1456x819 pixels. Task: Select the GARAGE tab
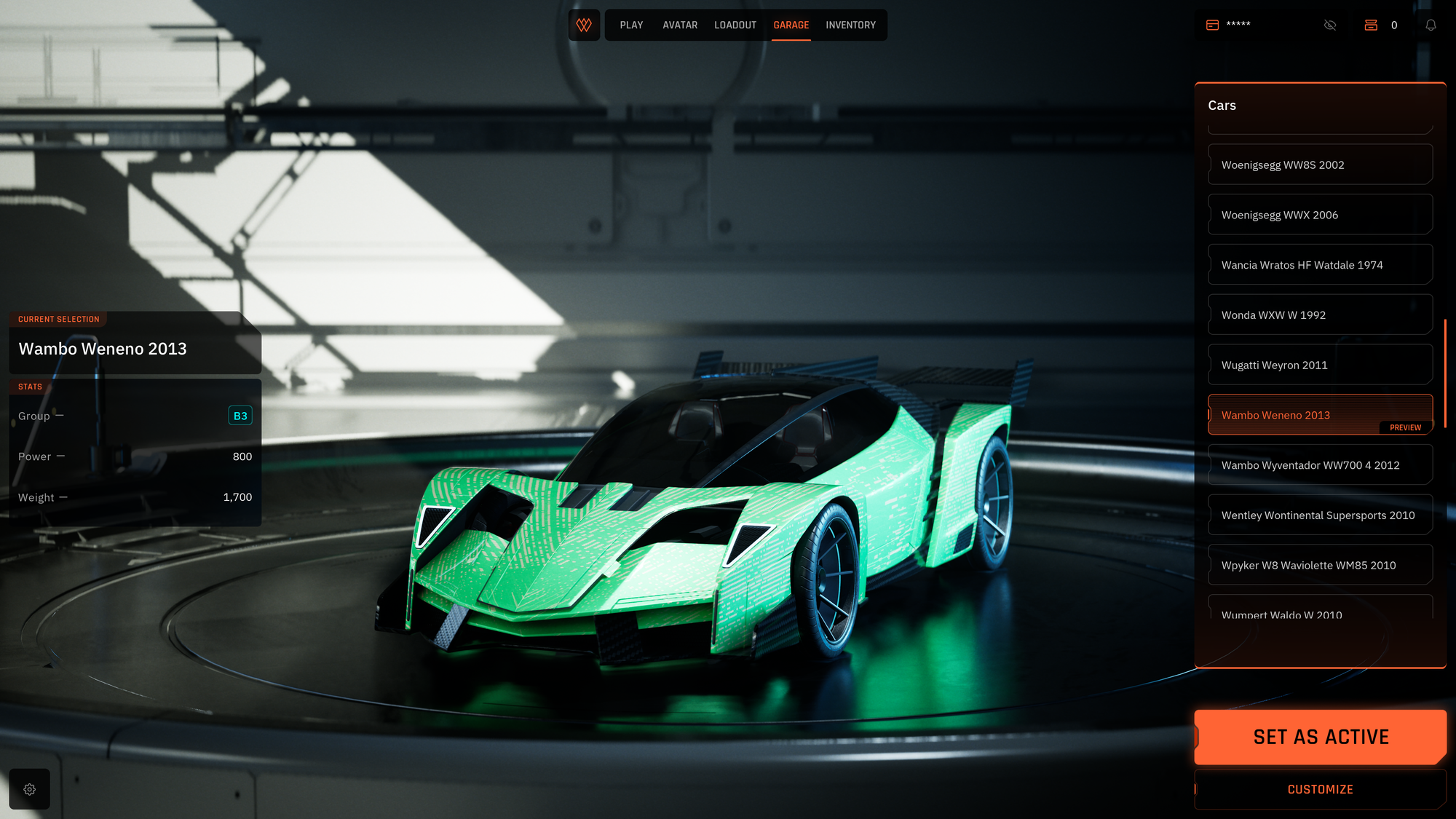point(791,25)
